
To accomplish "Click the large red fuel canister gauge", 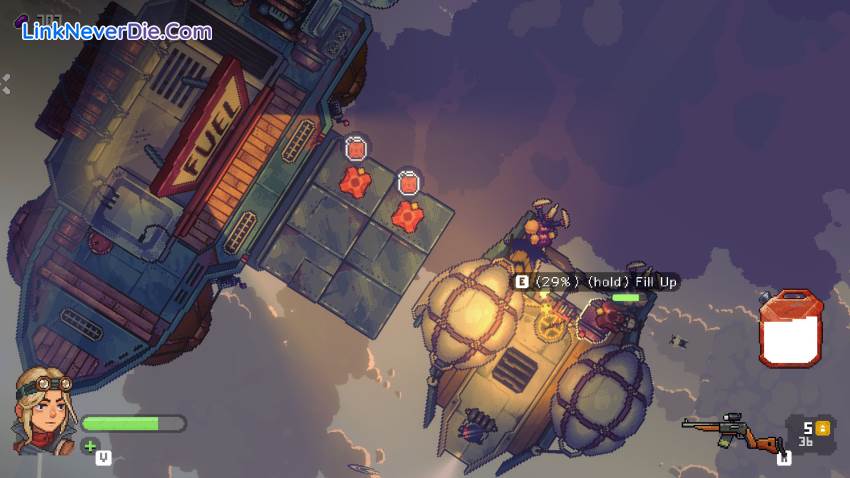I will coord(790,328).
